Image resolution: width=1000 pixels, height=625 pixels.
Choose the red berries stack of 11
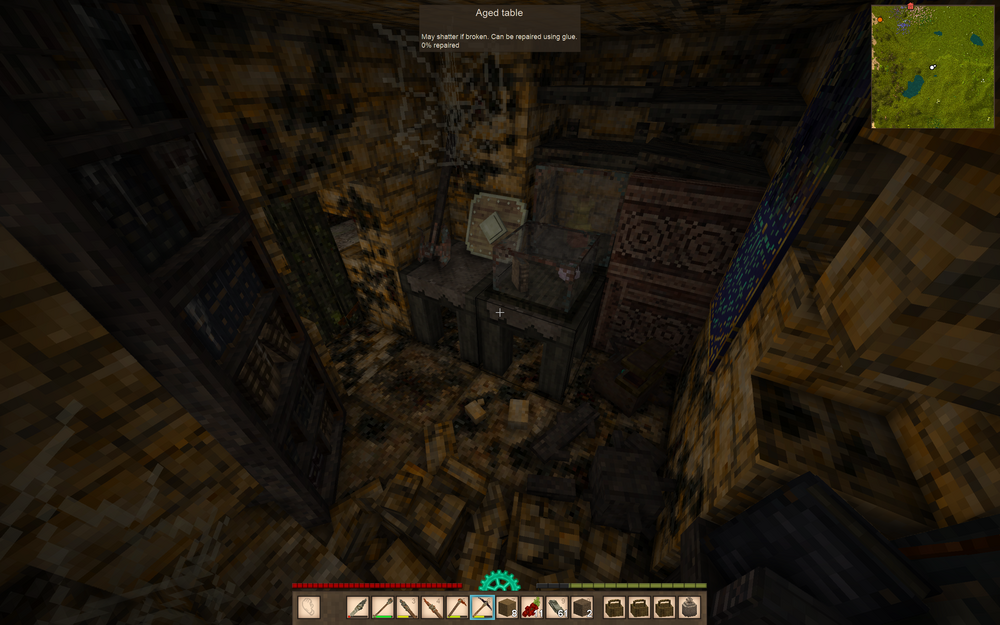tap(532, 607)
